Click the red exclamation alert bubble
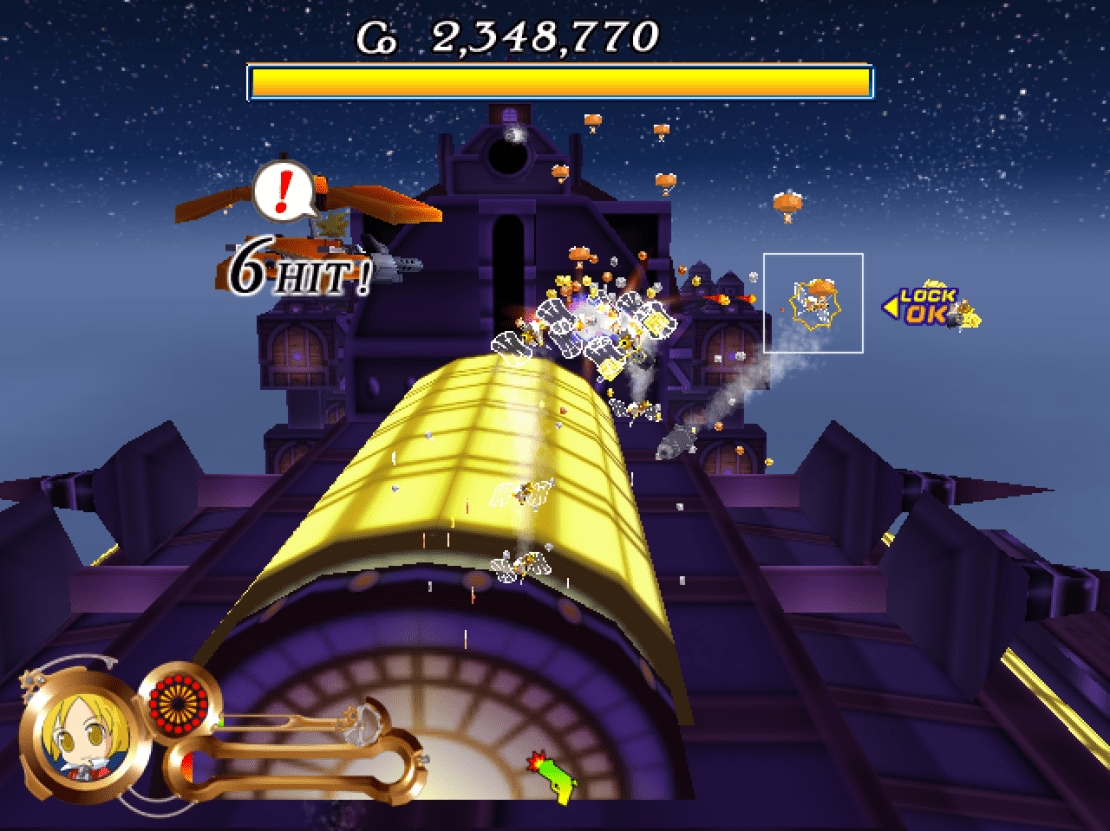Image resolution: width=1110 pixels, height=831 pixels. [282, 189]
